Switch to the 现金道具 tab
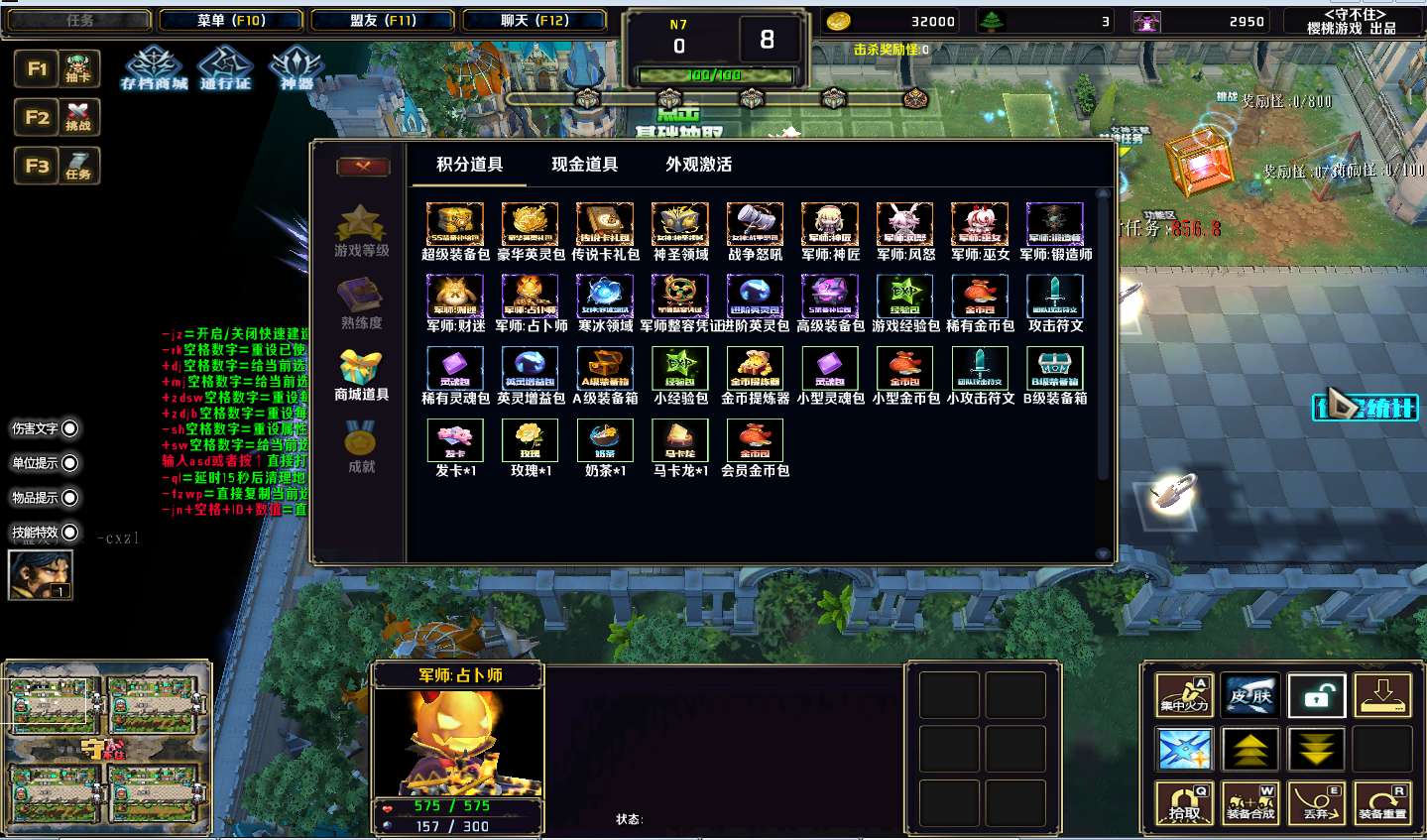Image resolution: width=1427 pixels, height=840 pixels. coord(584,165)
